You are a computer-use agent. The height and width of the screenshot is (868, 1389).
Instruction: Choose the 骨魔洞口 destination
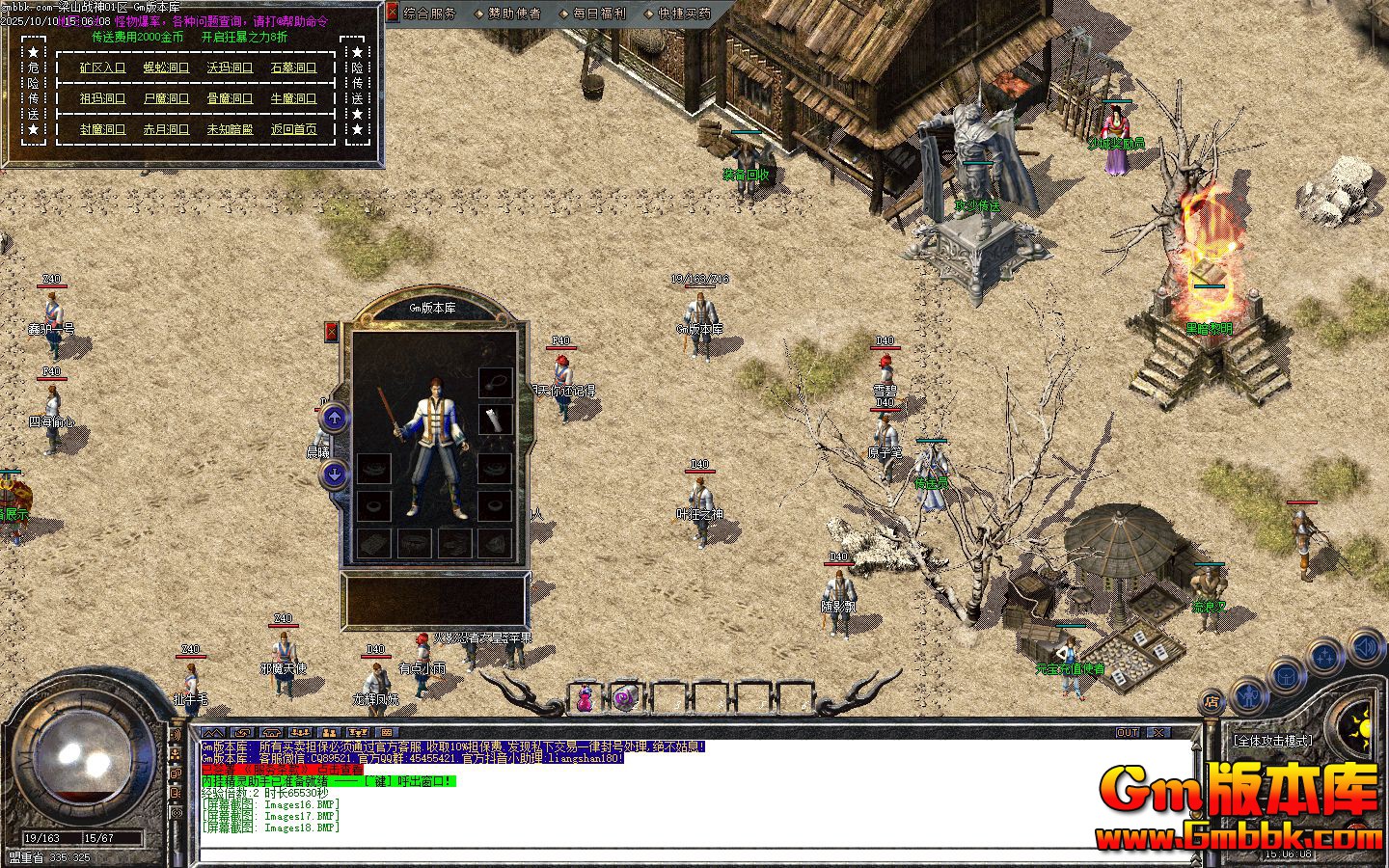230,98
